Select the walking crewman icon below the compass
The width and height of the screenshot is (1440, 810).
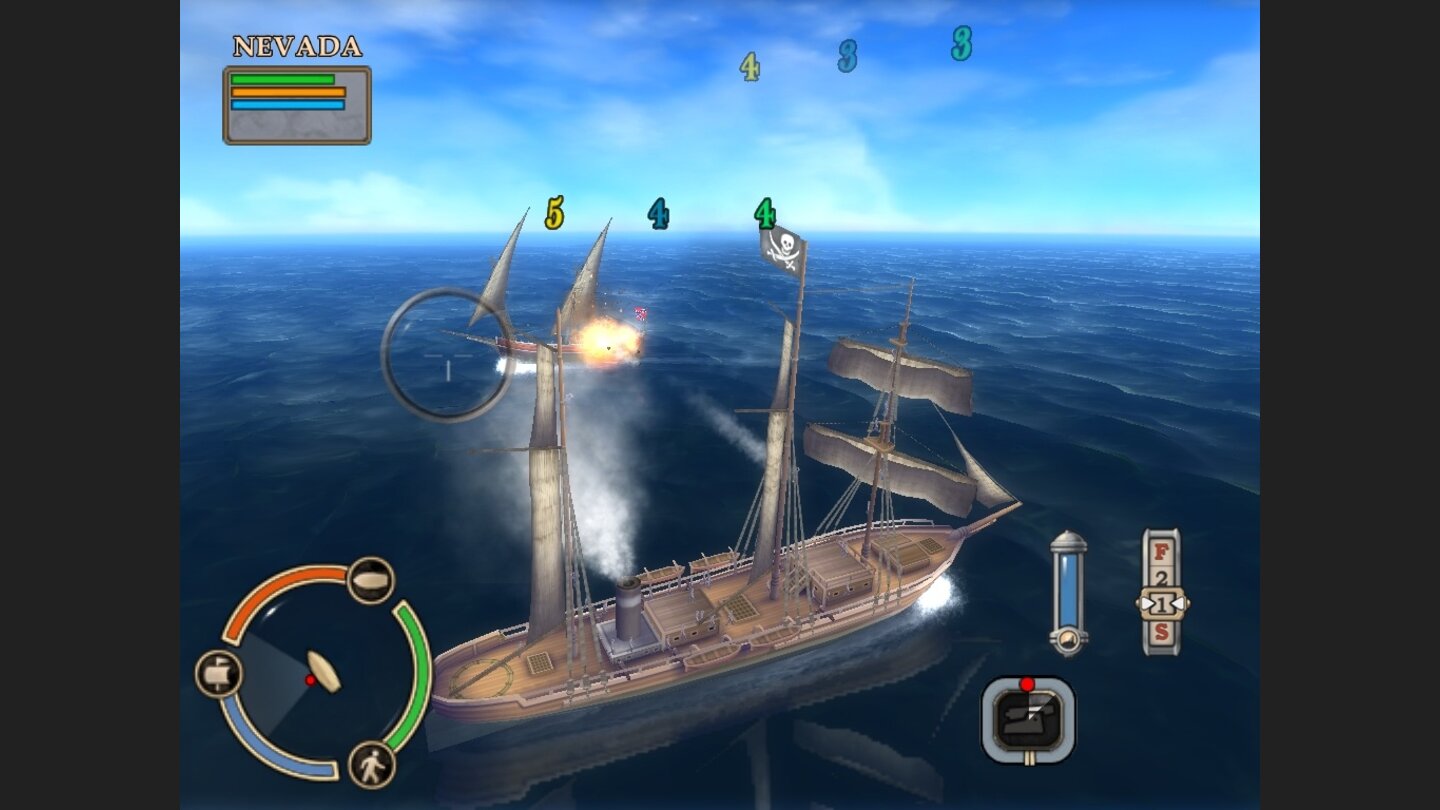click(369, 765)
